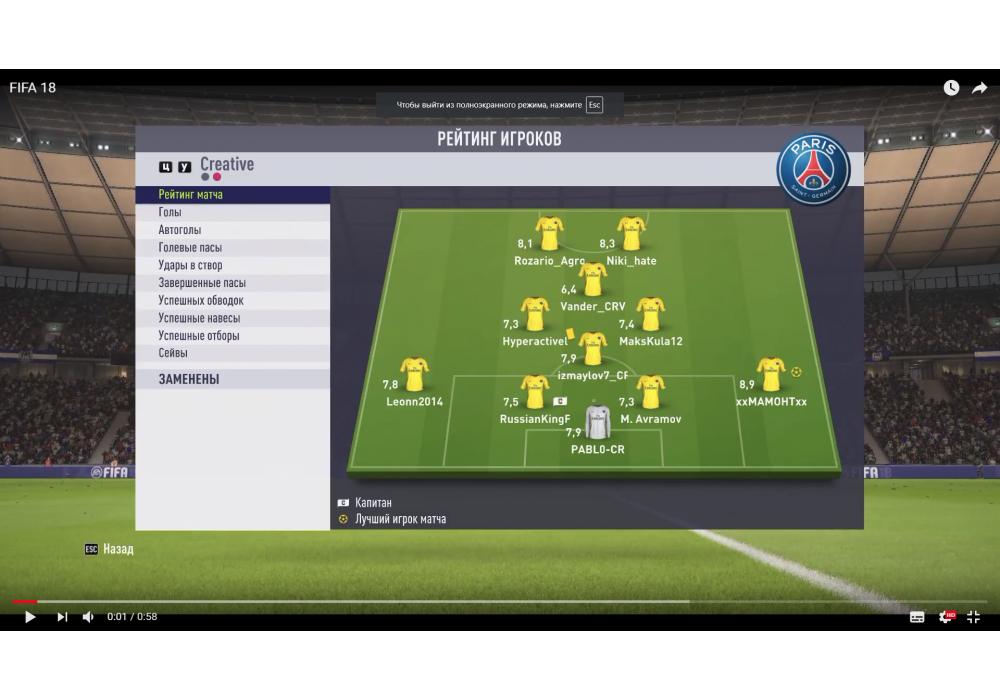
Task: Choose the Голы stat entry
Action: pos(232,212)
